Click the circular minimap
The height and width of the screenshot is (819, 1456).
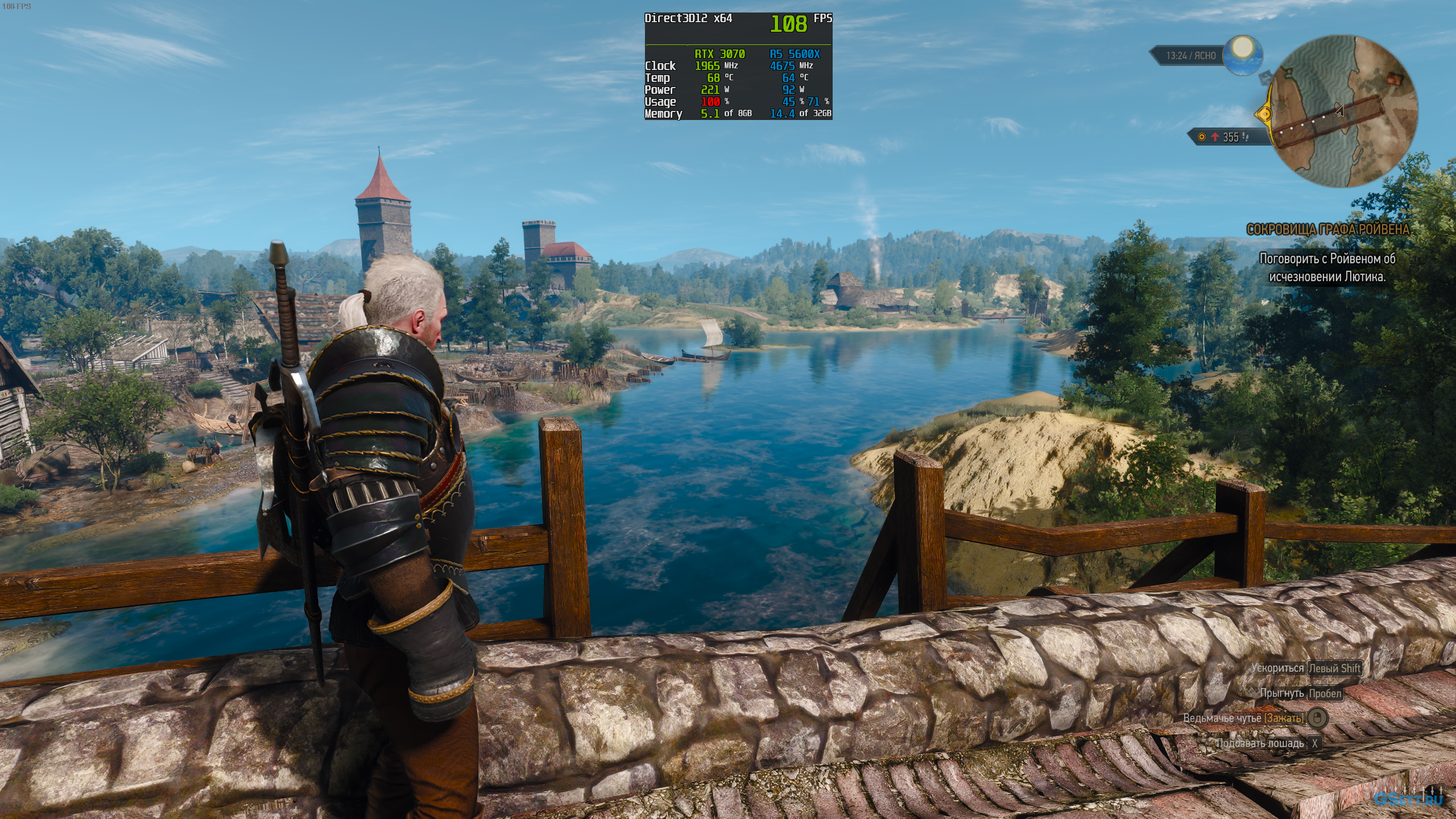point(1343,111)
